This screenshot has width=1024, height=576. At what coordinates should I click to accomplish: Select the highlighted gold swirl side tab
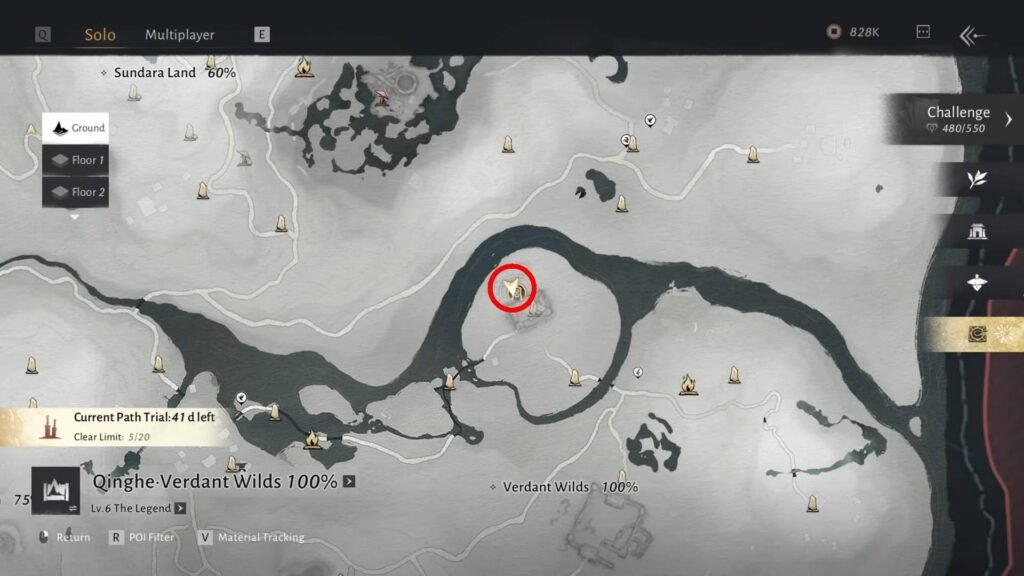976,335
